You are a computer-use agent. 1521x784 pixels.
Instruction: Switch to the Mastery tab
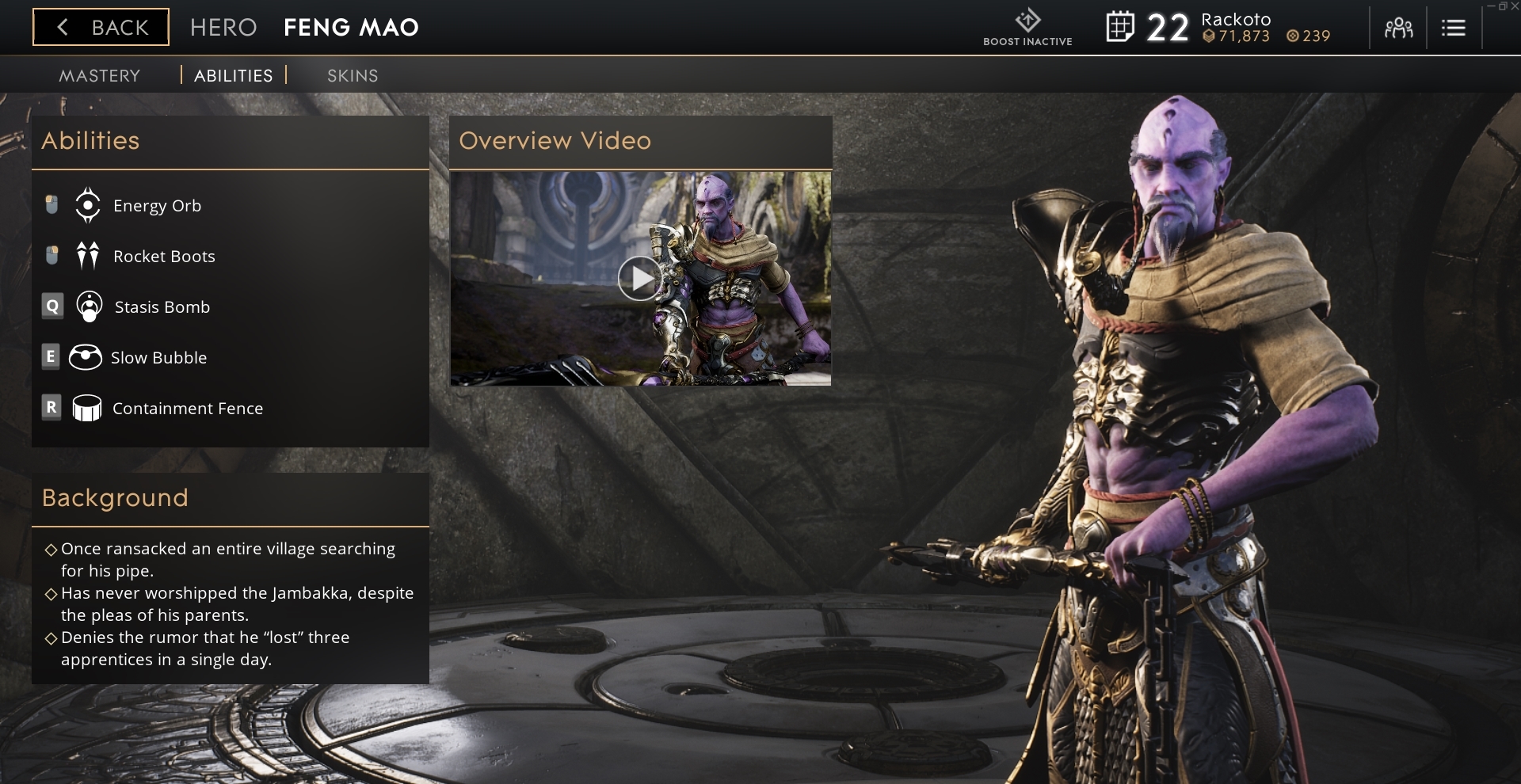pyautogui.click(x=99, y=75)
